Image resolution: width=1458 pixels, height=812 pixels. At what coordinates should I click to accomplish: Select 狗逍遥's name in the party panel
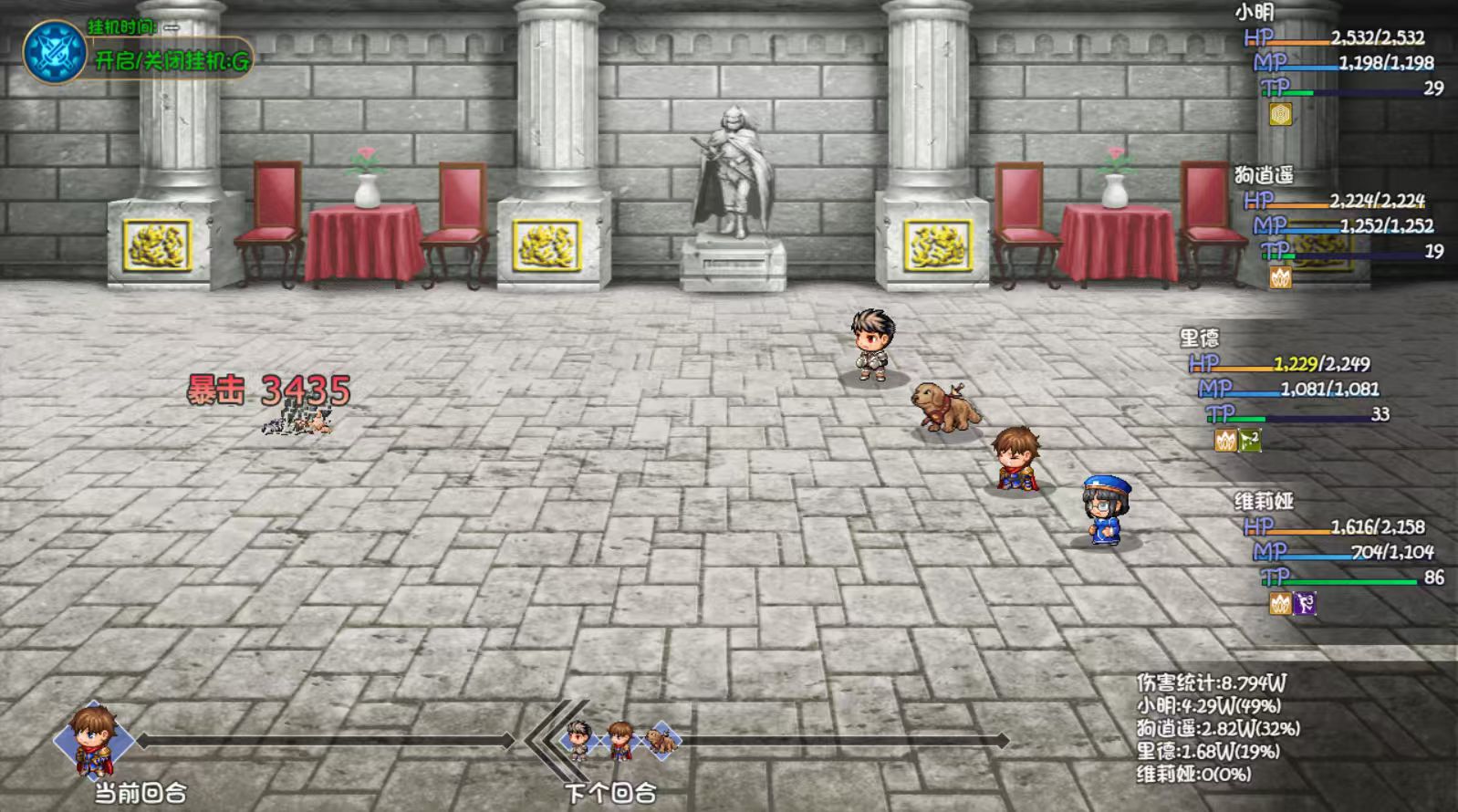1264,175
